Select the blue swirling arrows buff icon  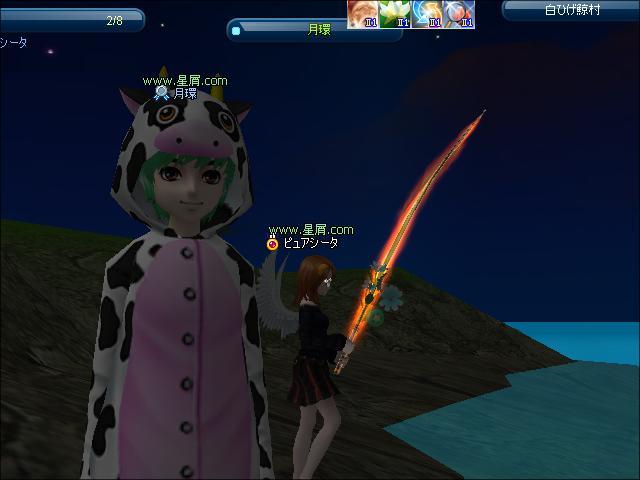coord(427,14)
